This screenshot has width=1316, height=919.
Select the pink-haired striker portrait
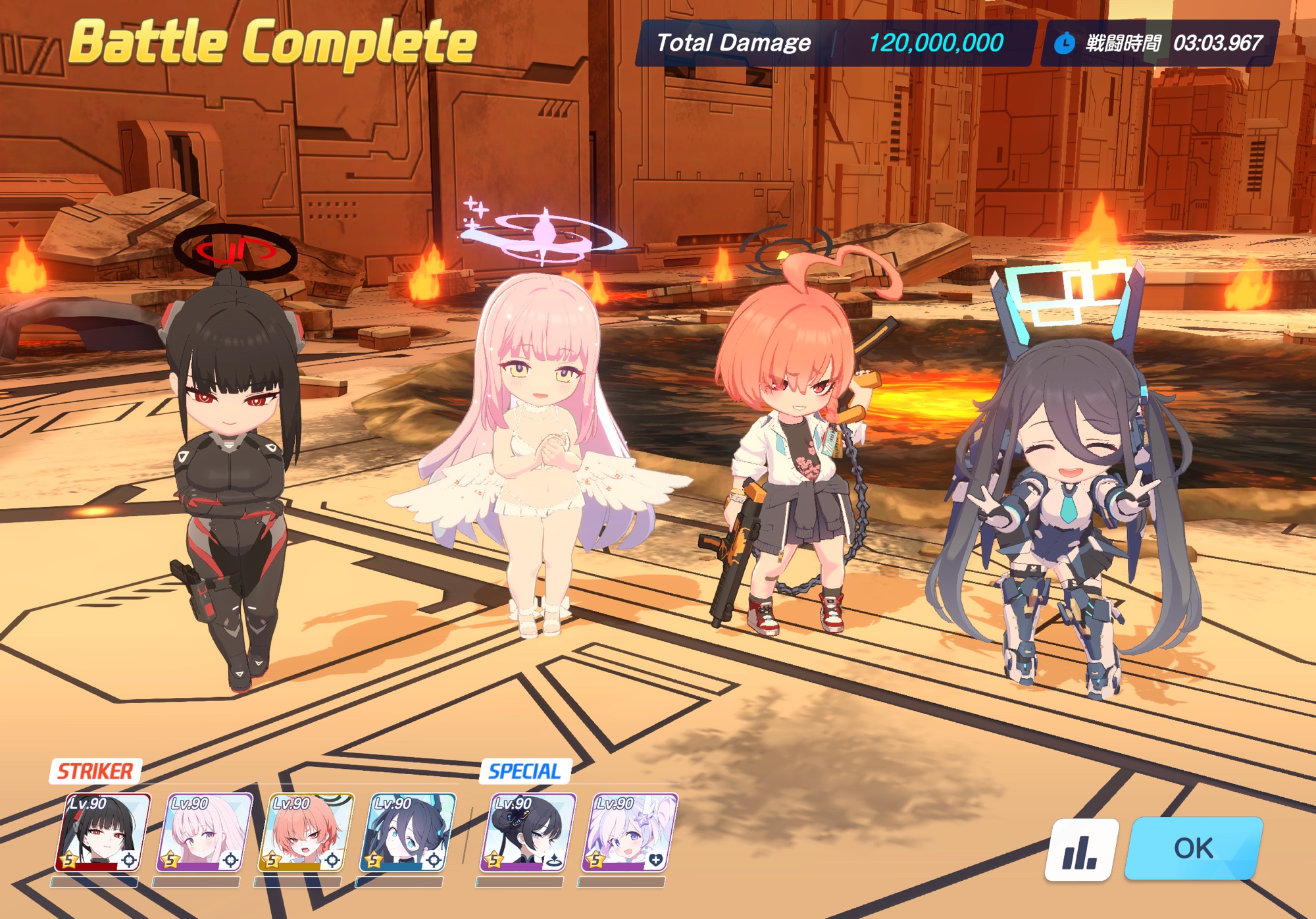tap(204, 833)
